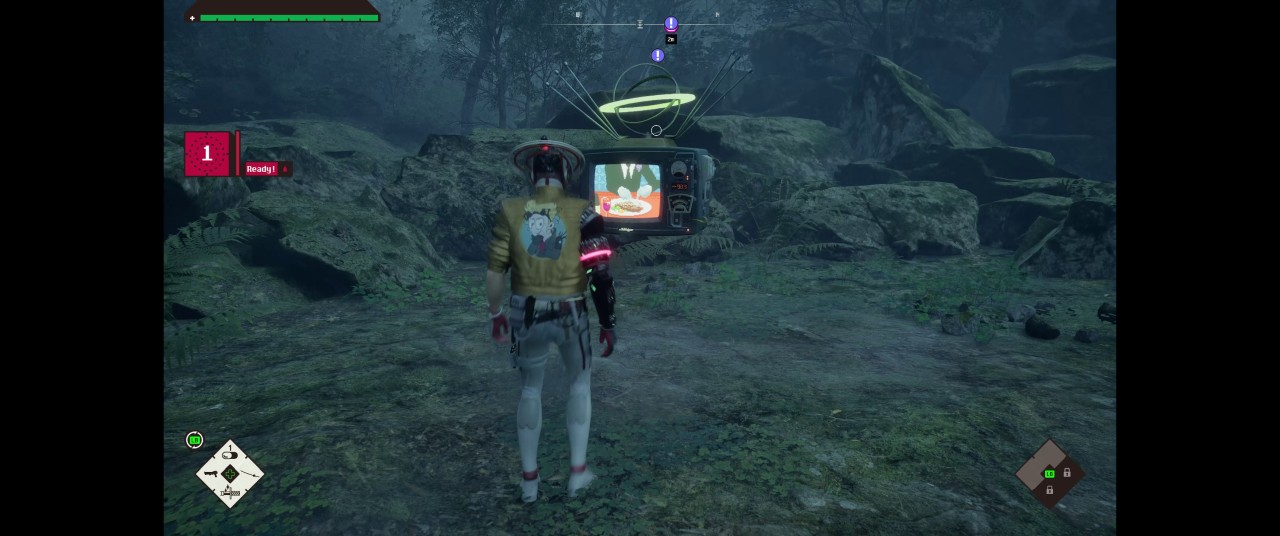Pick the thin blade weapon slot
This screenshot has width=1280, height=536.
coord(249,474)
